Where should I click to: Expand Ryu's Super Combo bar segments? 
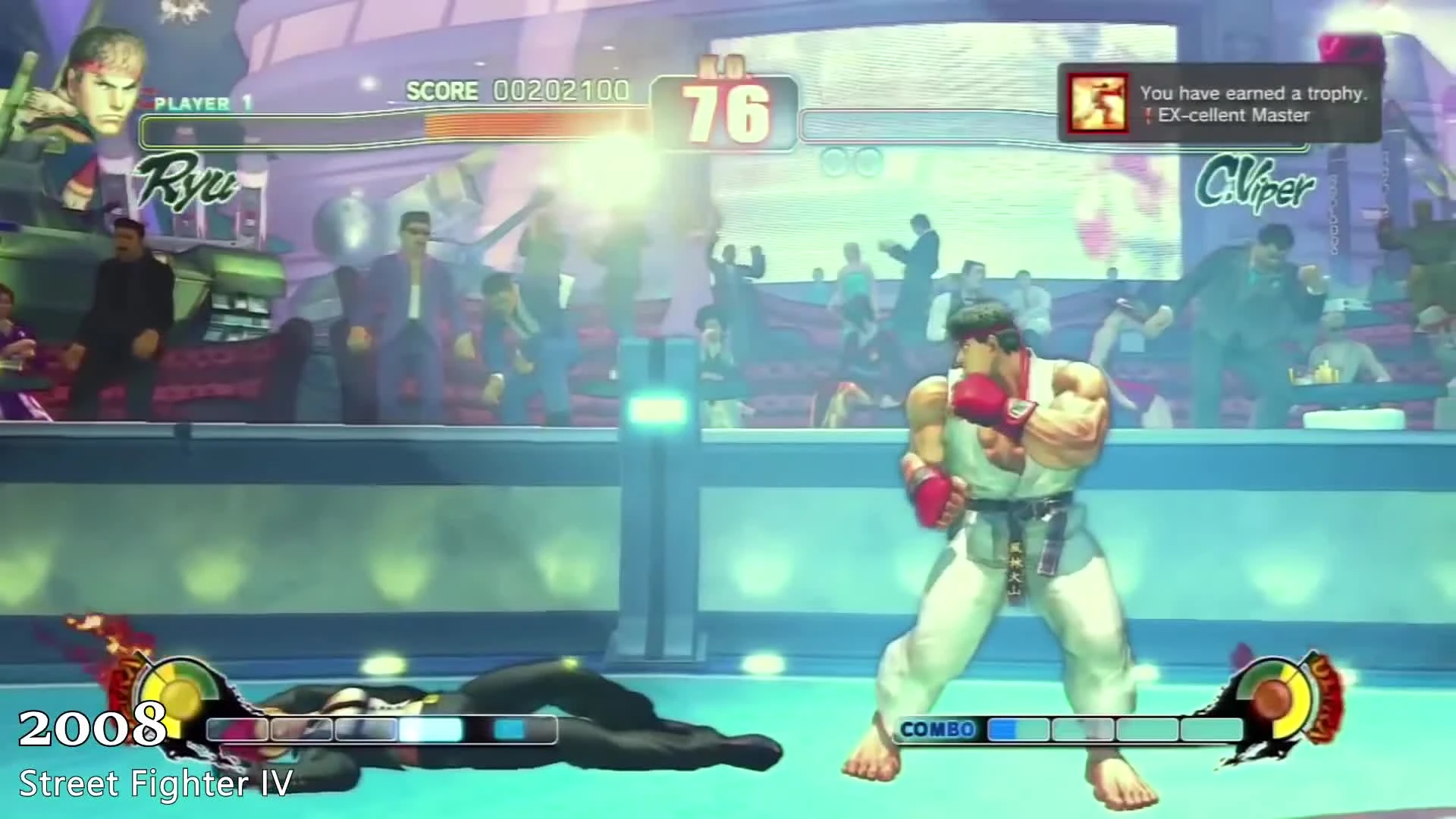click(379, 730)
